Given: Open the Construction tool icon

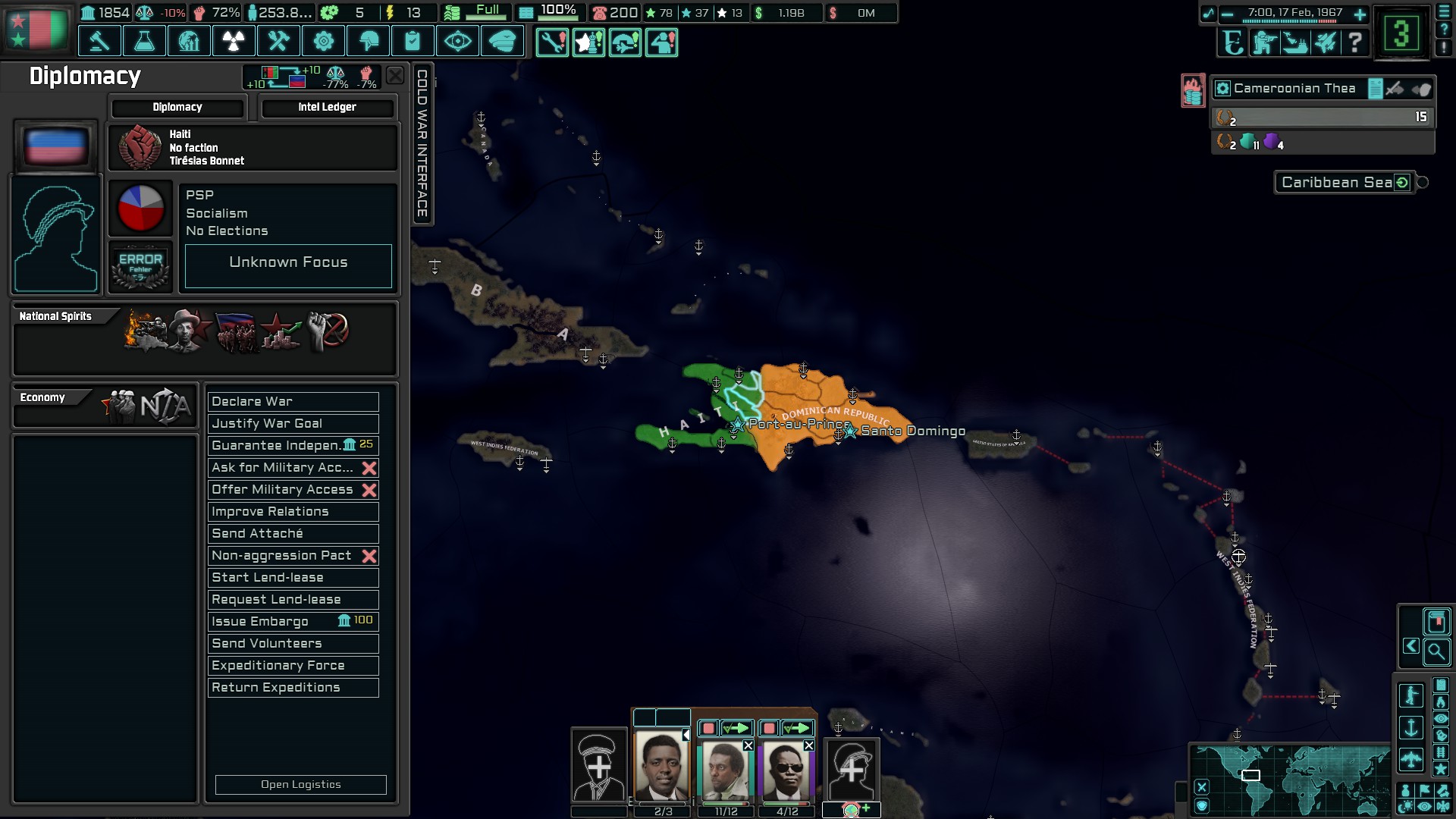Looking at the screenshot, I should [278, 41].
